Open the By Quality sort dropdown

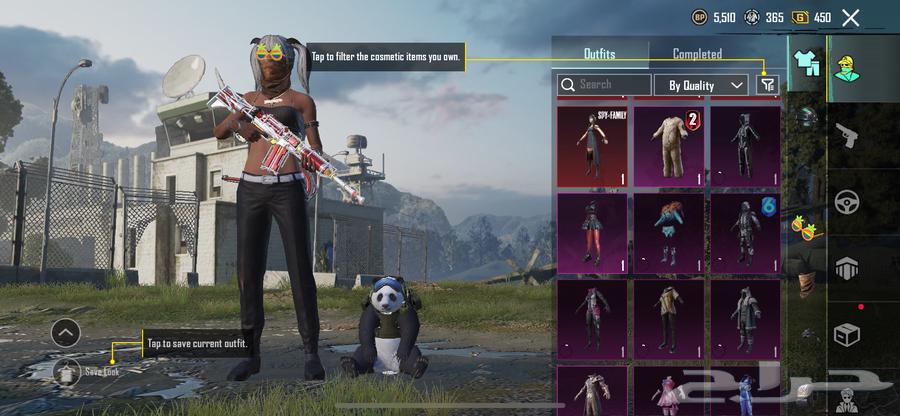pos(705,85)
